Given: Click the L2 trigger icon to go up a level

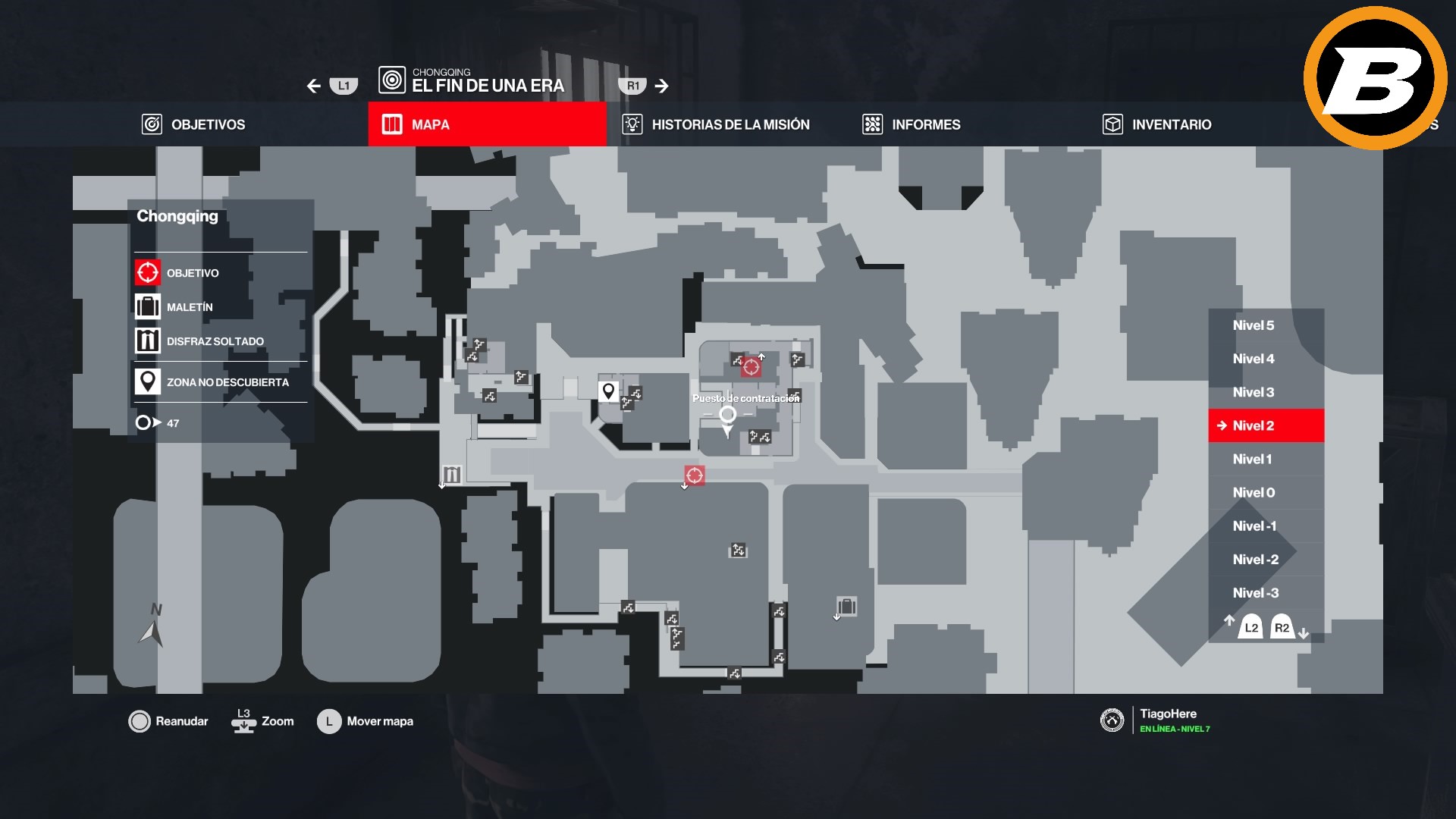Looking at the screenshot, I should (x=1250, y=627).
